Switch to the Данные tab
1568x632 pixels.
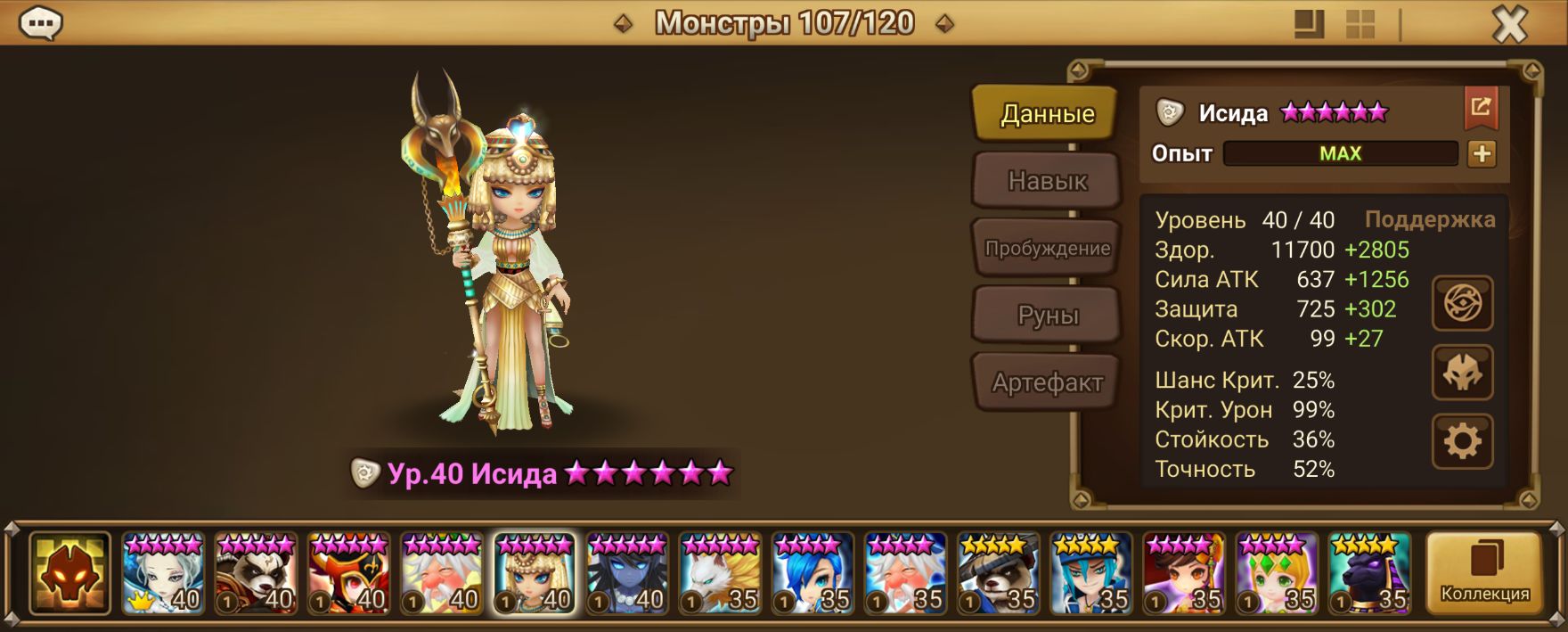[1046, 114]
